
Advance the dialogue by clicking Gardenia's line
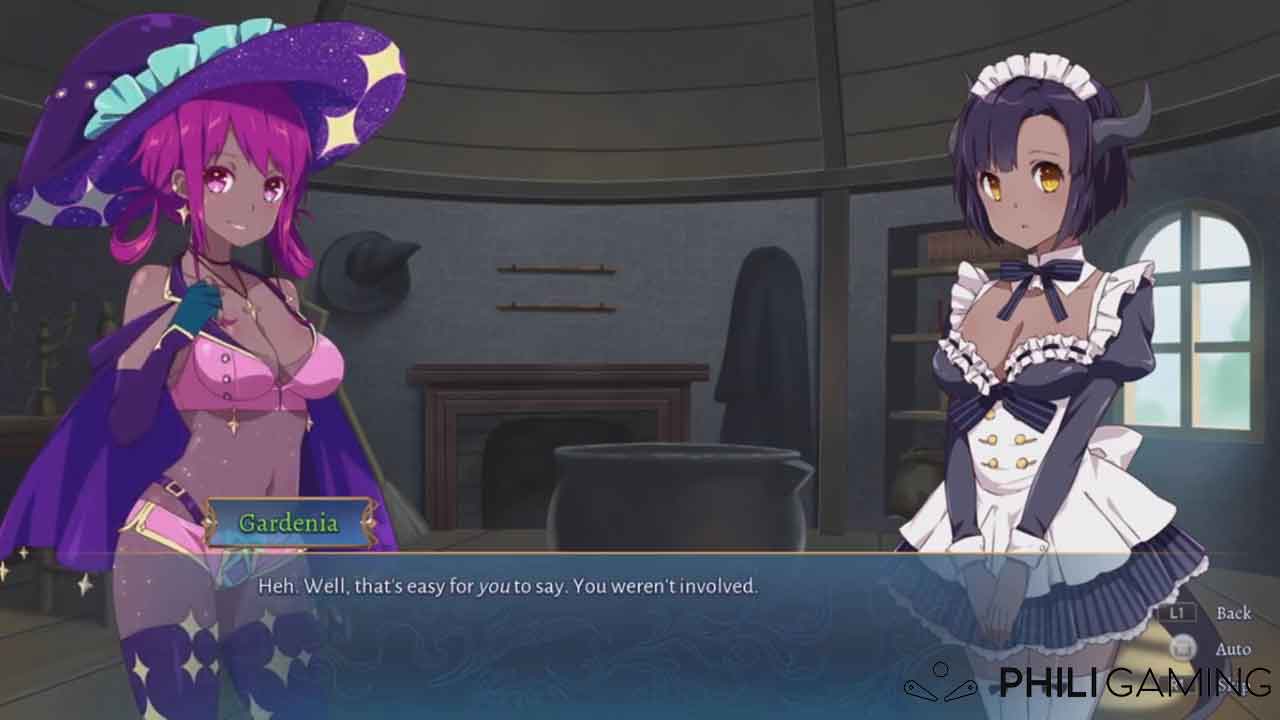point(508,586)
